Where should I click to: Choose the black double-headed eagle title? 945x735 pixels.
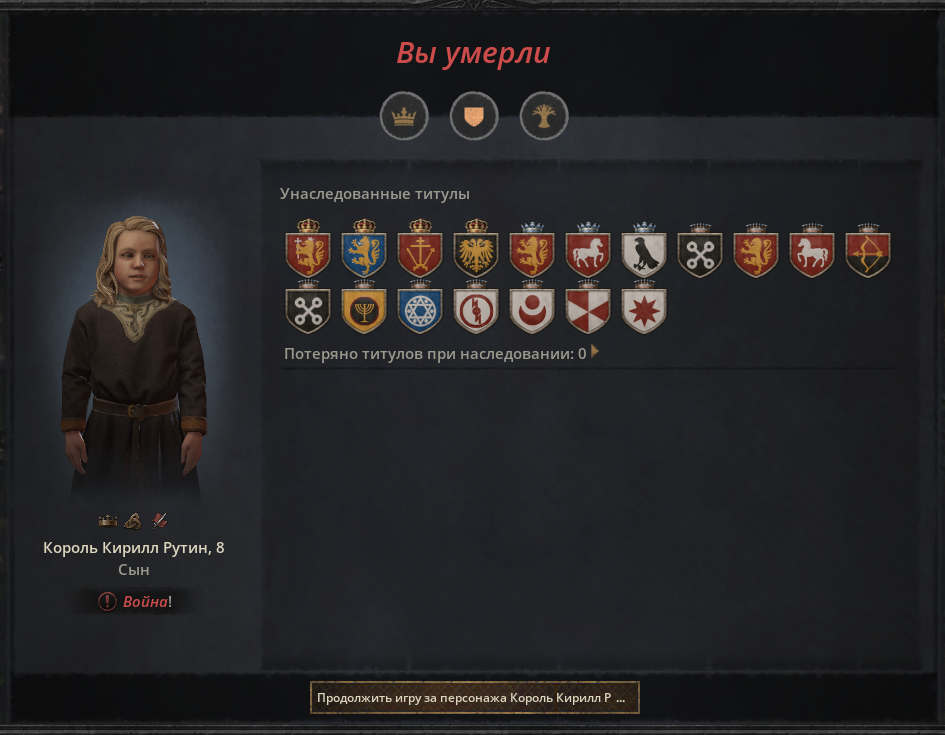pos(476,254)
